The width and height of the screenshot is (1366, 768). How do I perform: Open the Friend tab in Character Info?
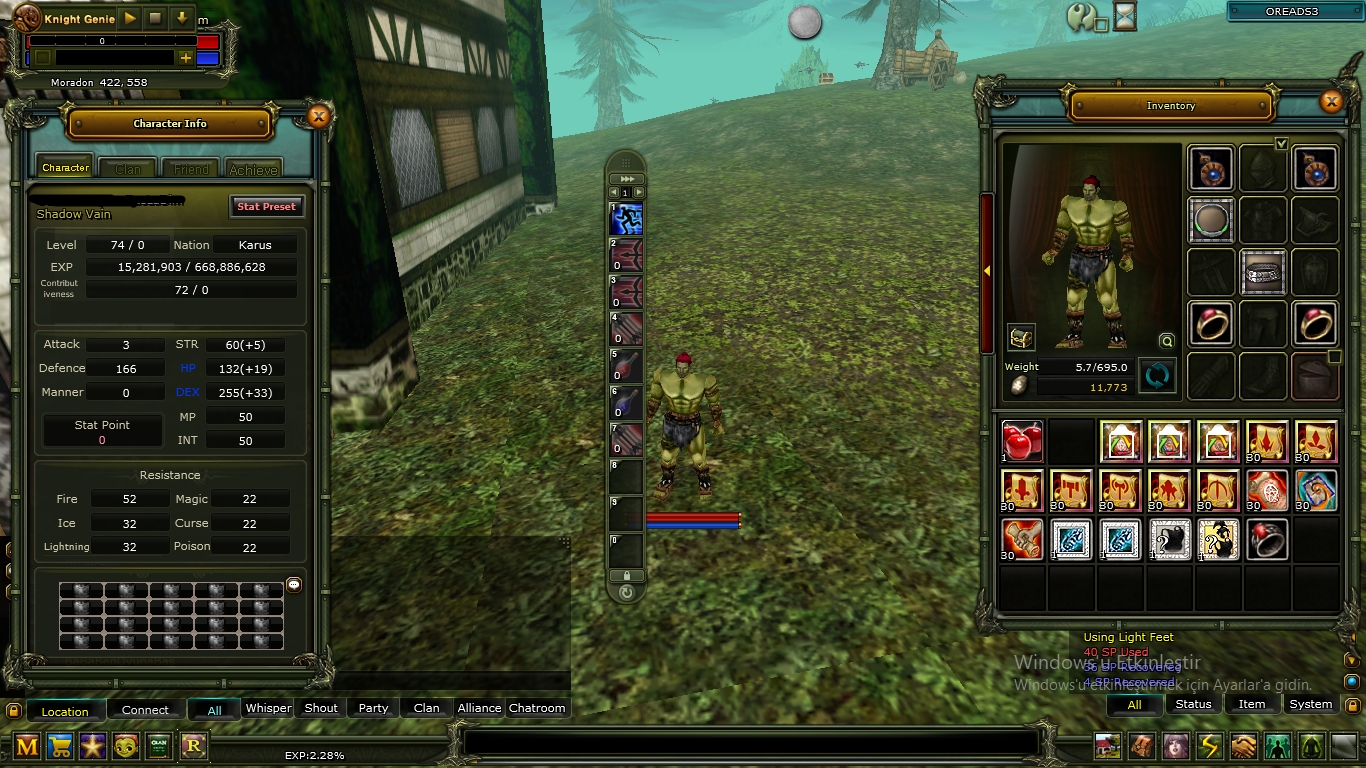pyautogui.click(x=191, y=169)
